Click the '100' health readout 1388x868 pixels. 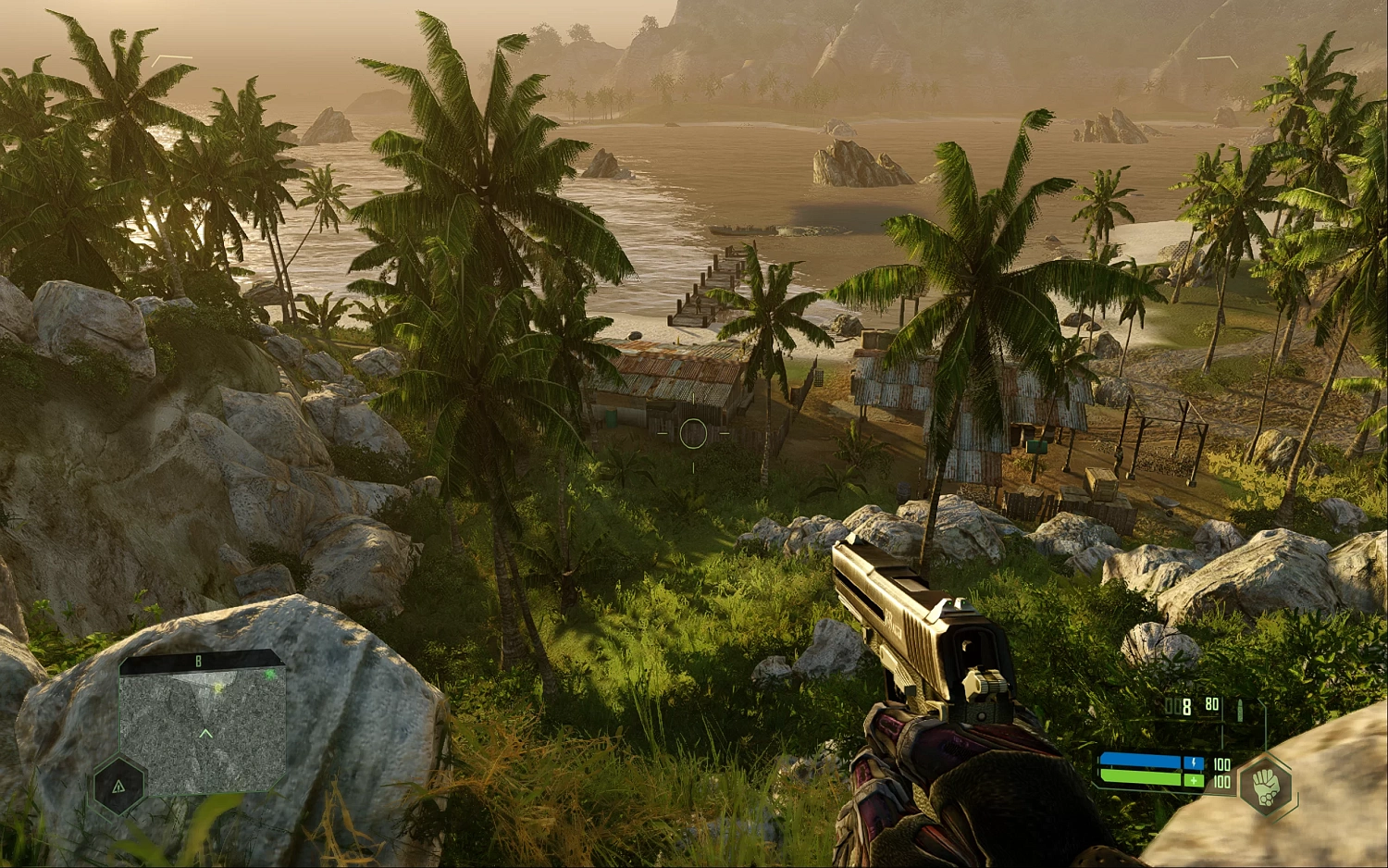[1221, 780]
